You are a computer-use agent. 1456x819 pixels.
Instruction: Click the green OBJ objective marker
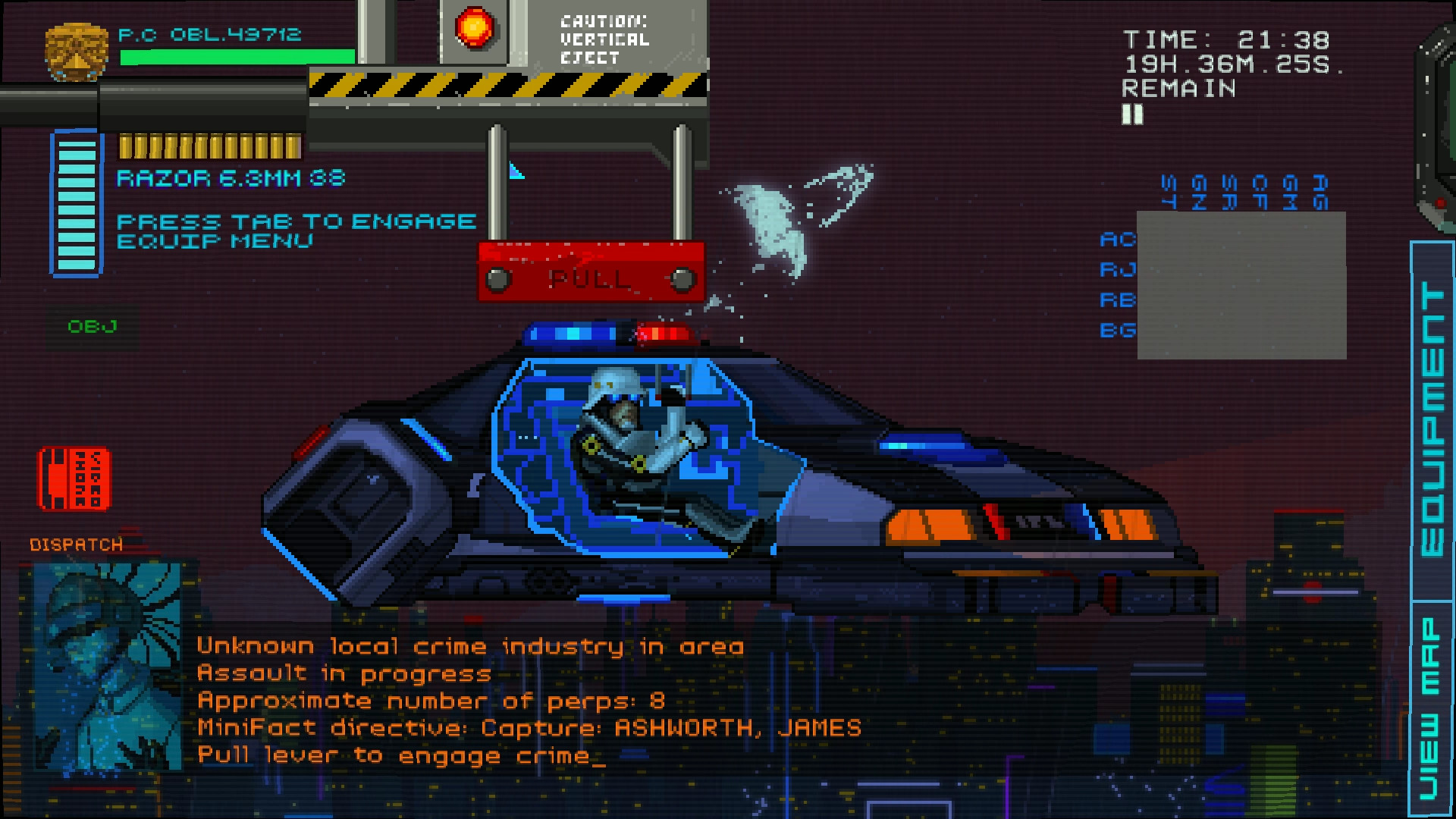(x=93, y=327)
